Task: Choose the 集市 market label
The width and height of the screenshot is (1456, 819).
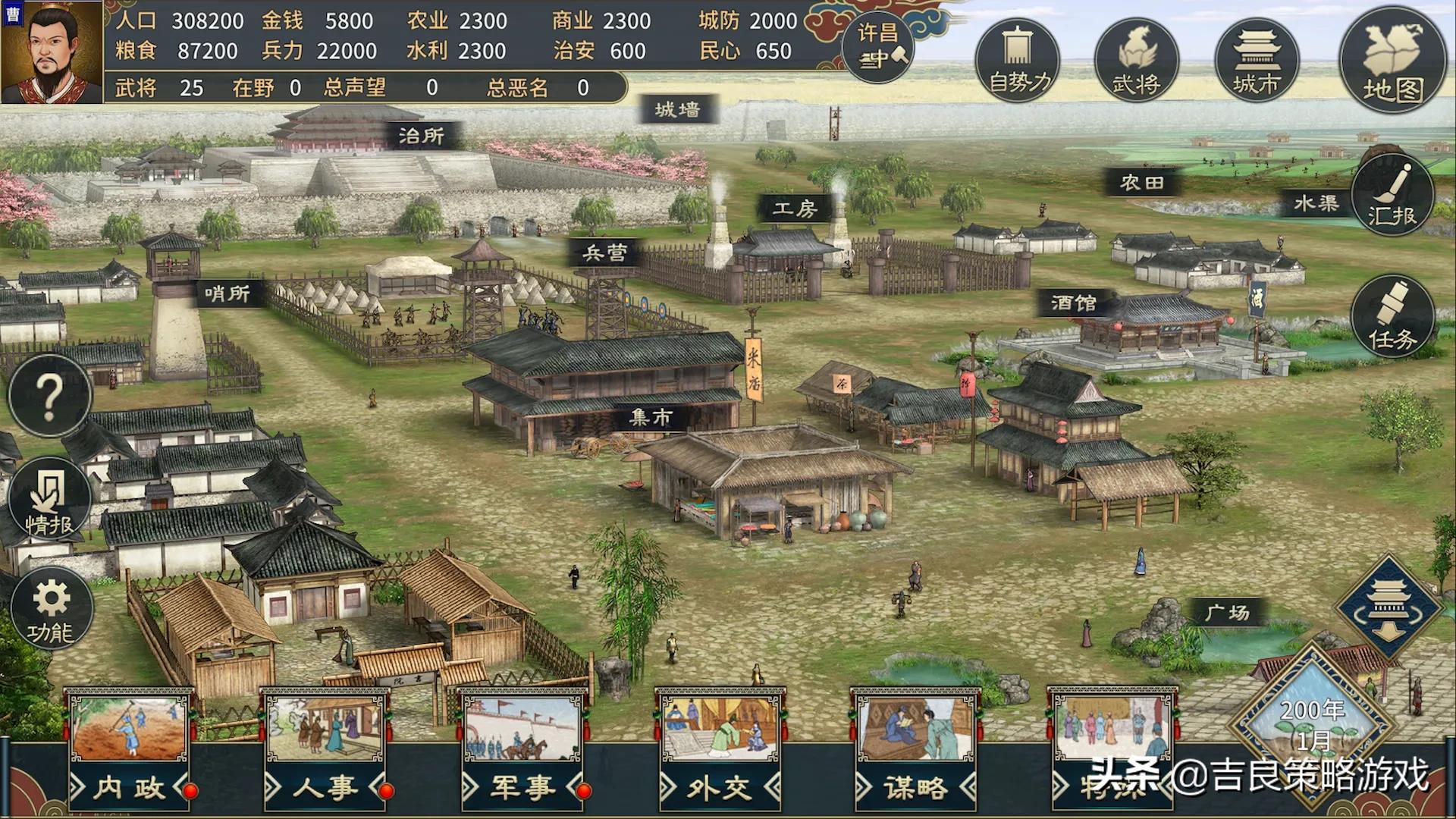Action: pyautogui.click(x=651, y=417)
